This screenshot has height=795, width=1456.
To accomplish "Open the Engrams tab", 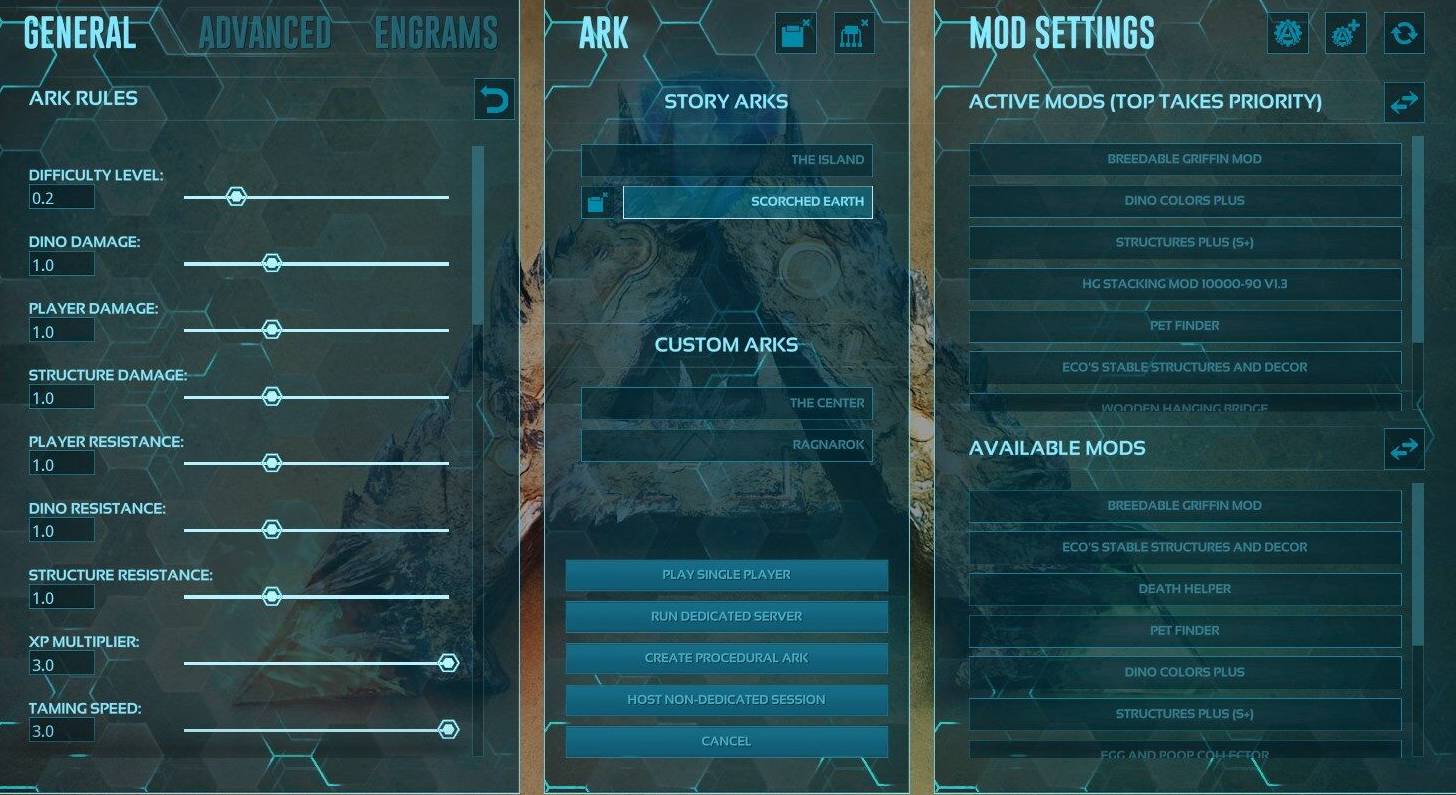I will pyautogui.click(x=436, y=31).
